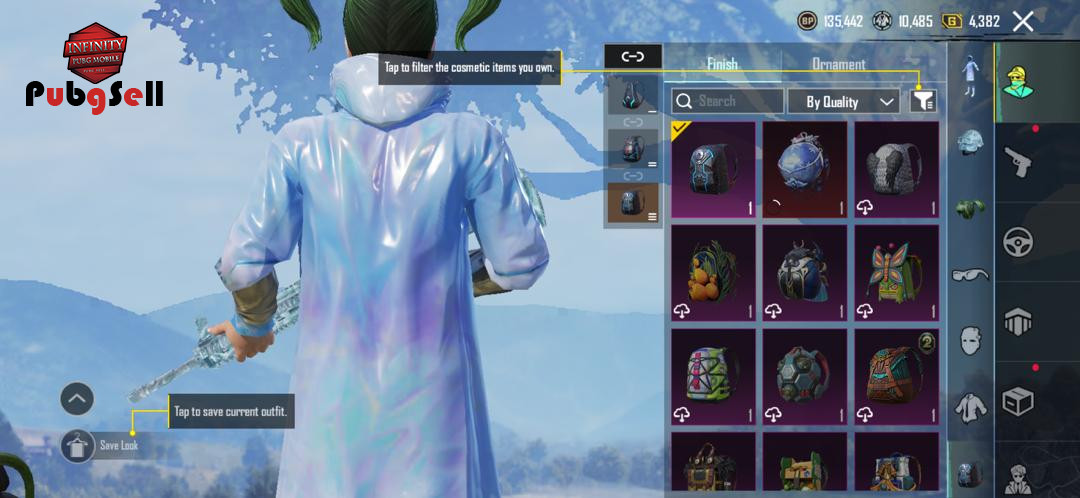The width and height of the screenshot is (1080, 498).
Task: Select the equipped blue backpack with checkmark
Action: [x=713, y=169]
